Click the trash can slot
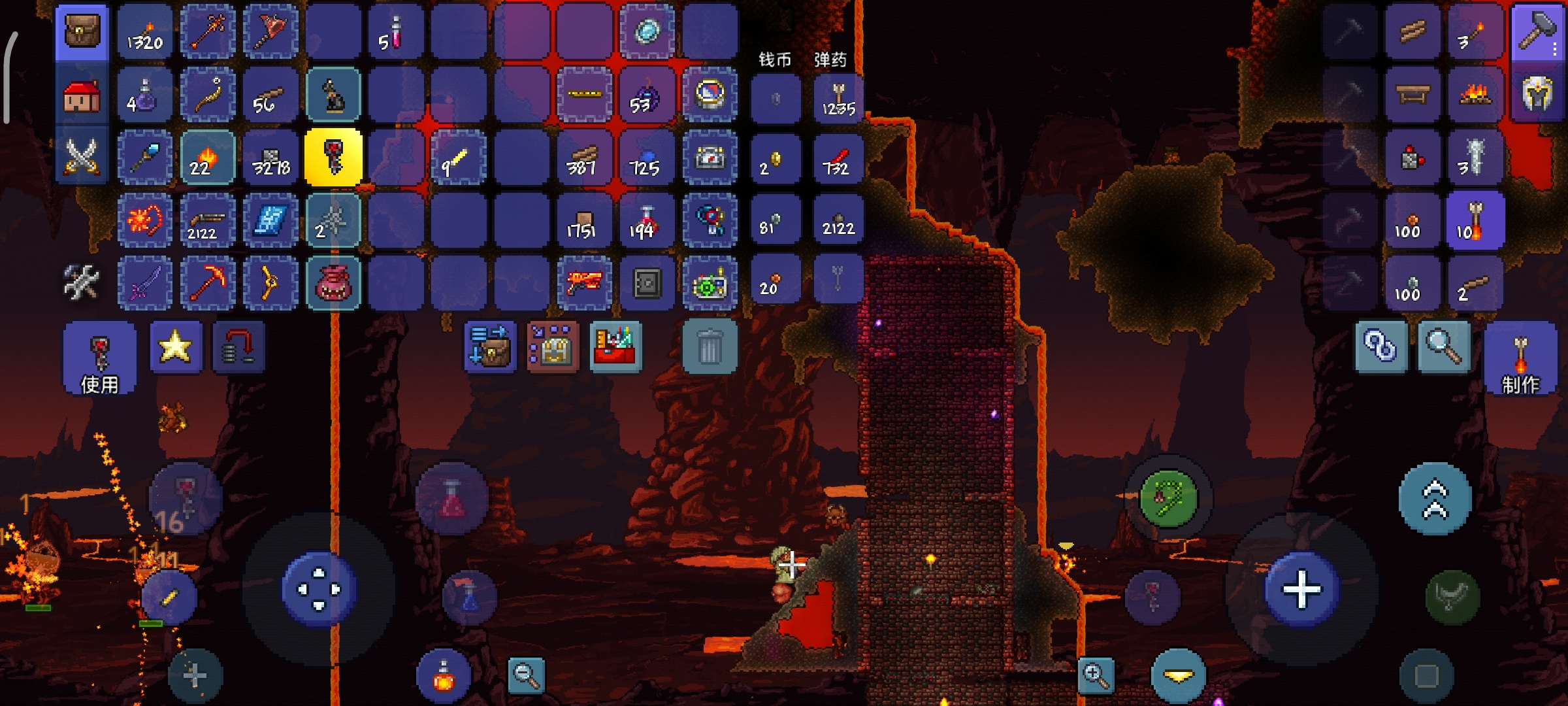 coord(709,346)
